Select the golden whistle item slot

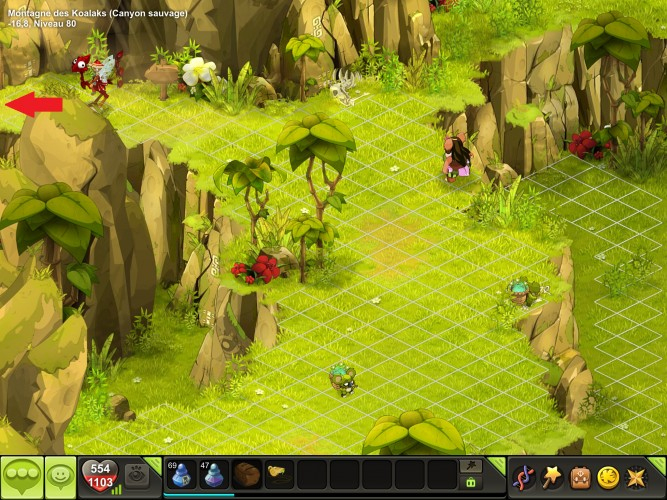click(x=278, y=472)
